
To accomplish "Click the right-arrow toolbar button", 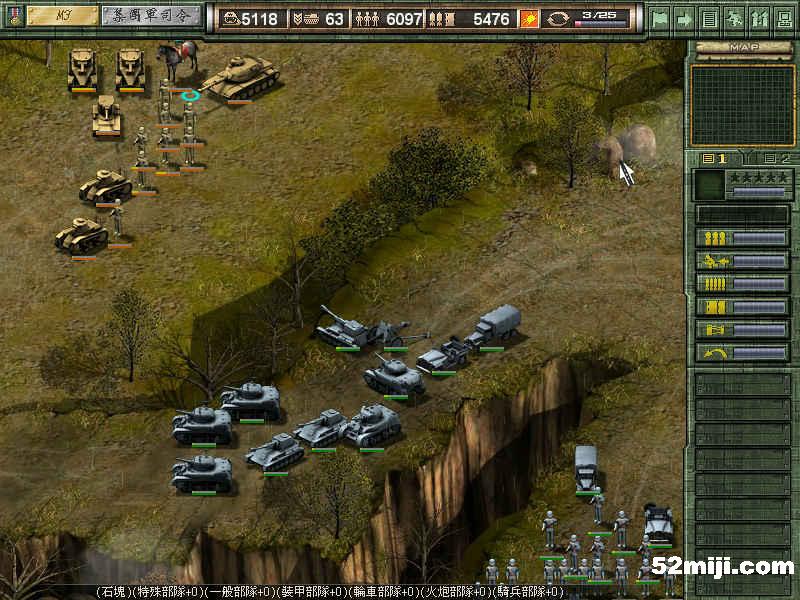I will pos(685,18).
